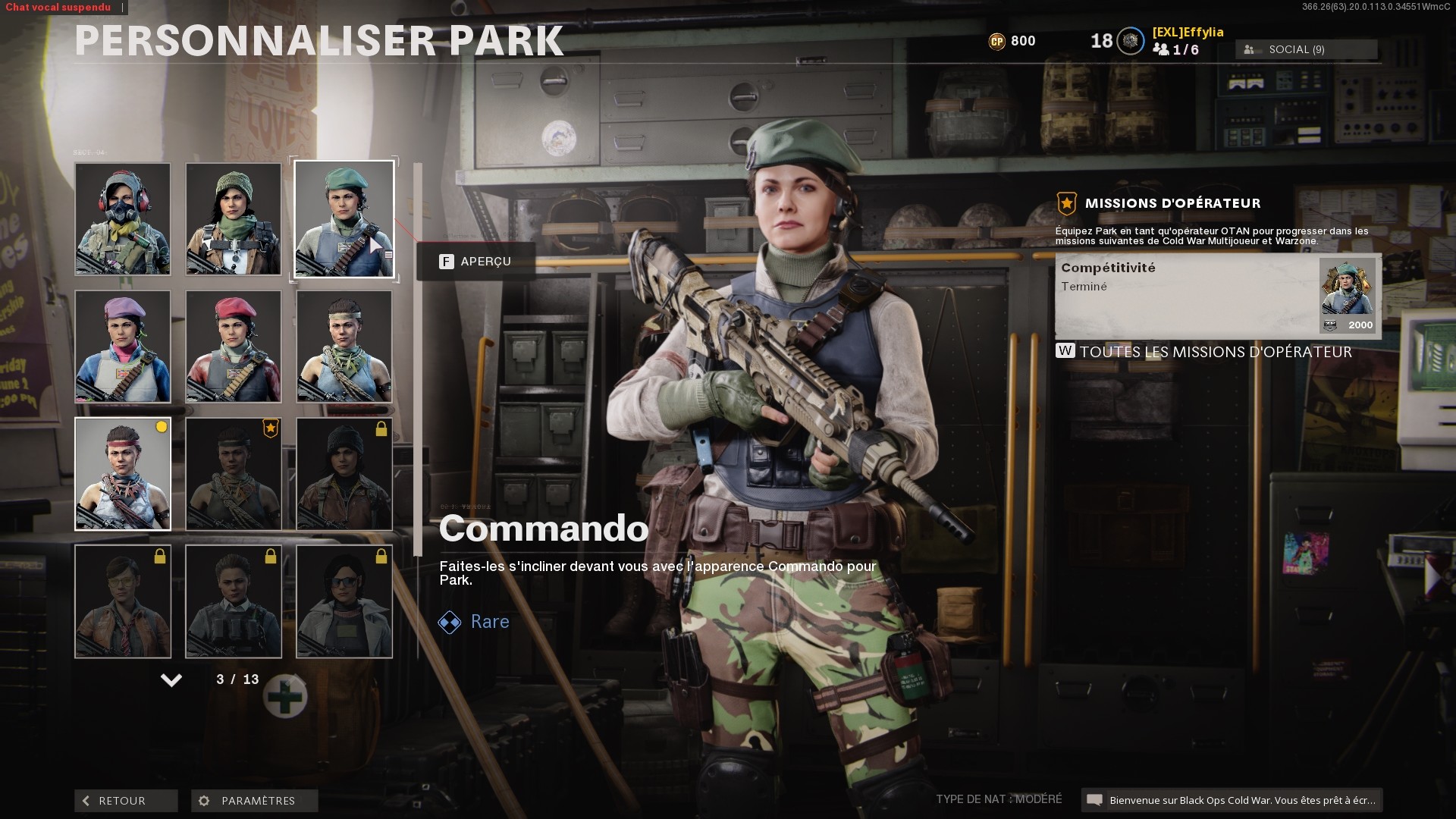
Task: Click the CP currency coin icon
Action: 997,41
